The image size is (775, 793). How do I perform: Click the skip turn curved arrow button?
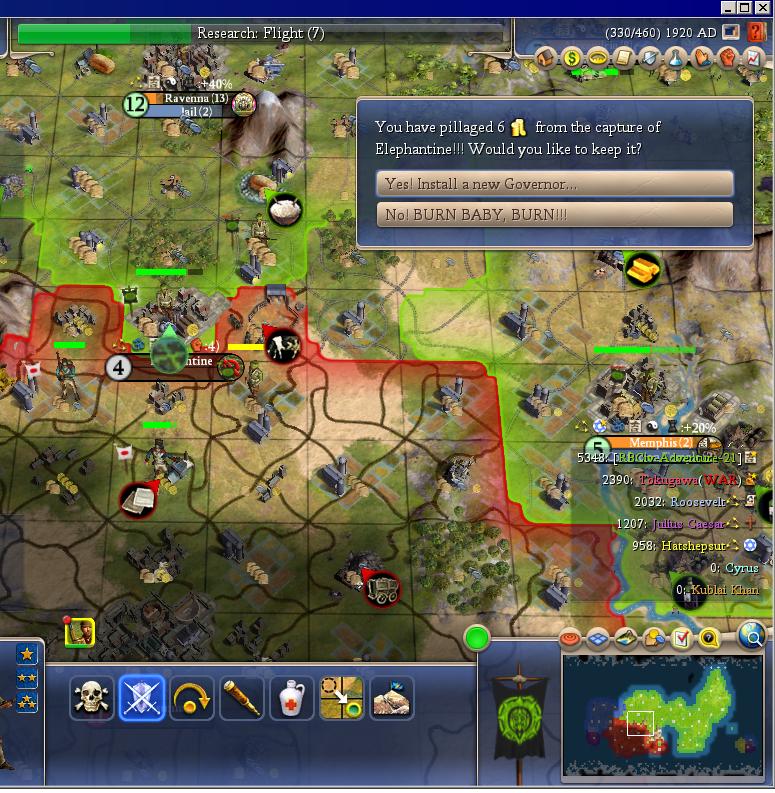pos(192,698)
